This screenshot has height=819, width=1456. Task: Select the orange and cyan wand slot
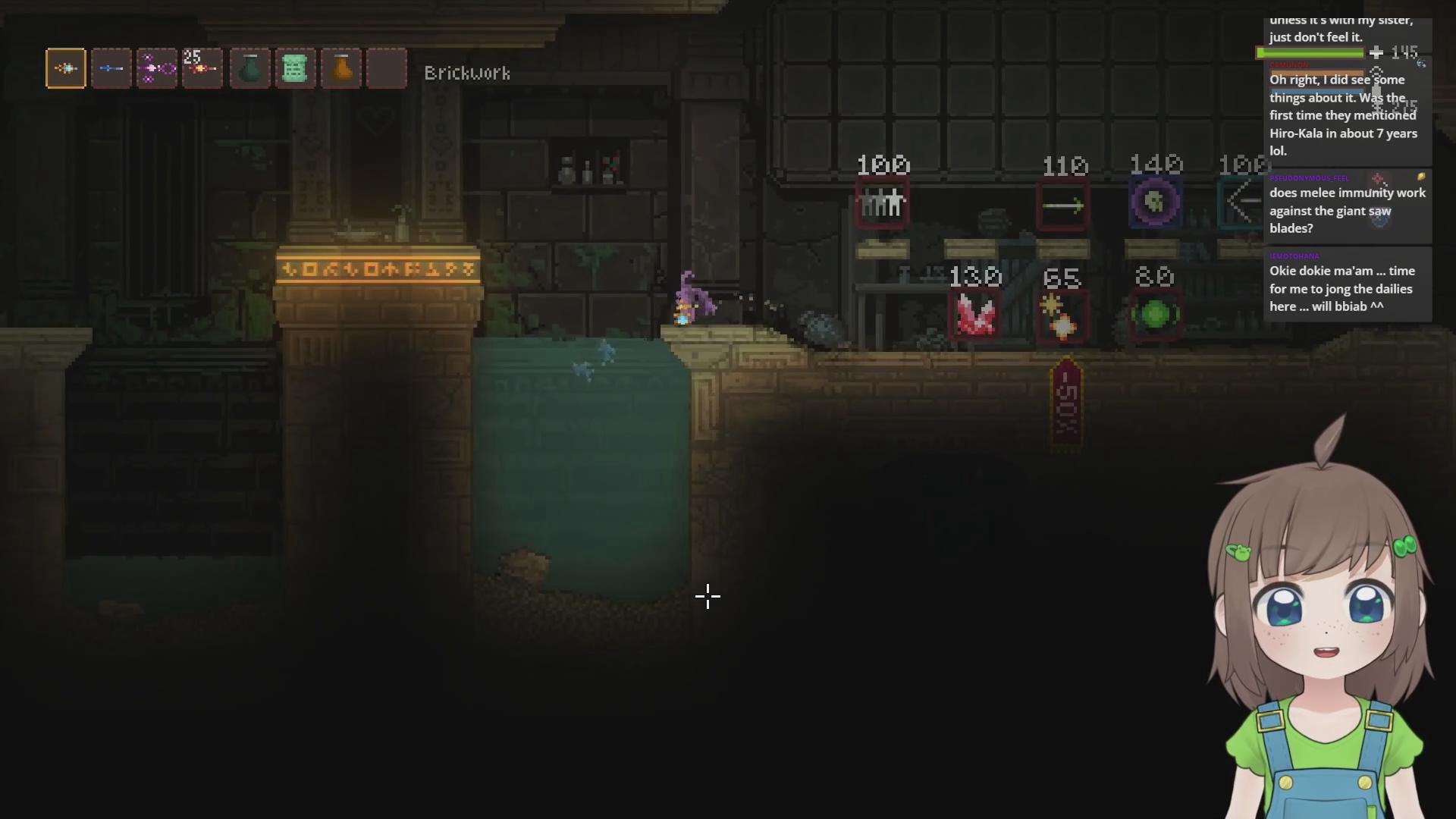pos(66,69)
